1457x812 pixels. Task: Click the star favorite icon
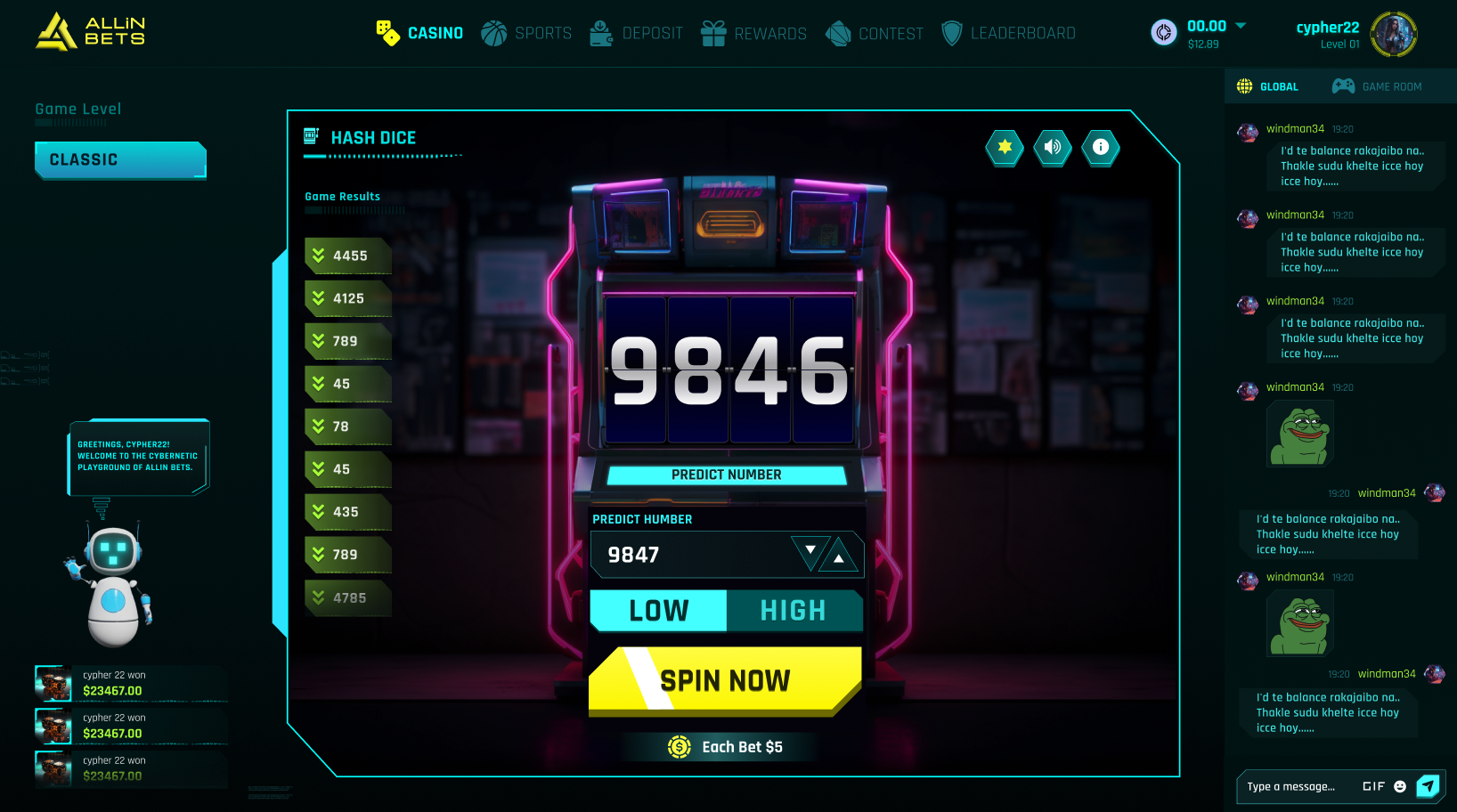[x=1005, y=147]
